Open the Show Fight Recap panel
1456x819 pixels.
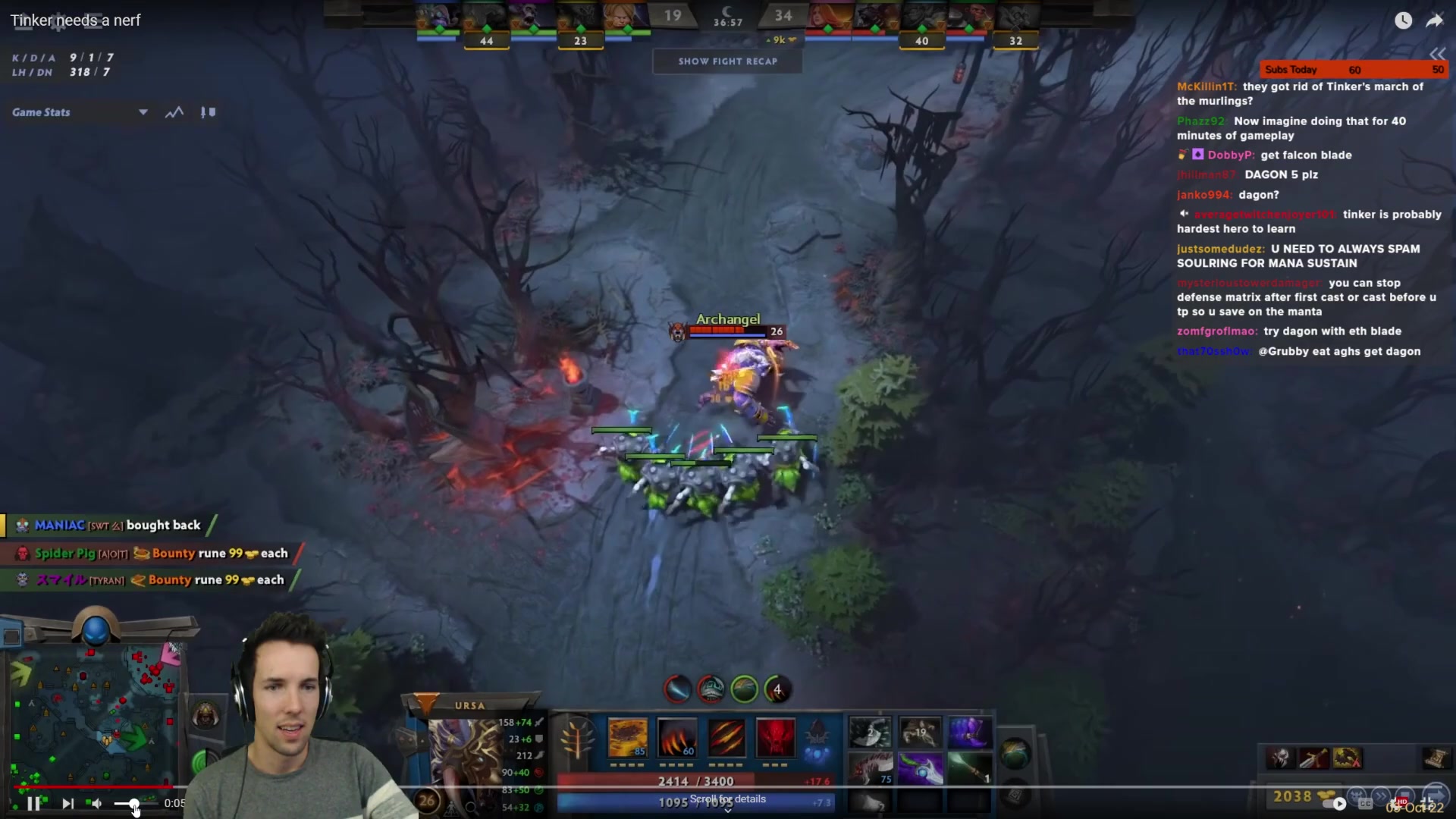[727, 61]
